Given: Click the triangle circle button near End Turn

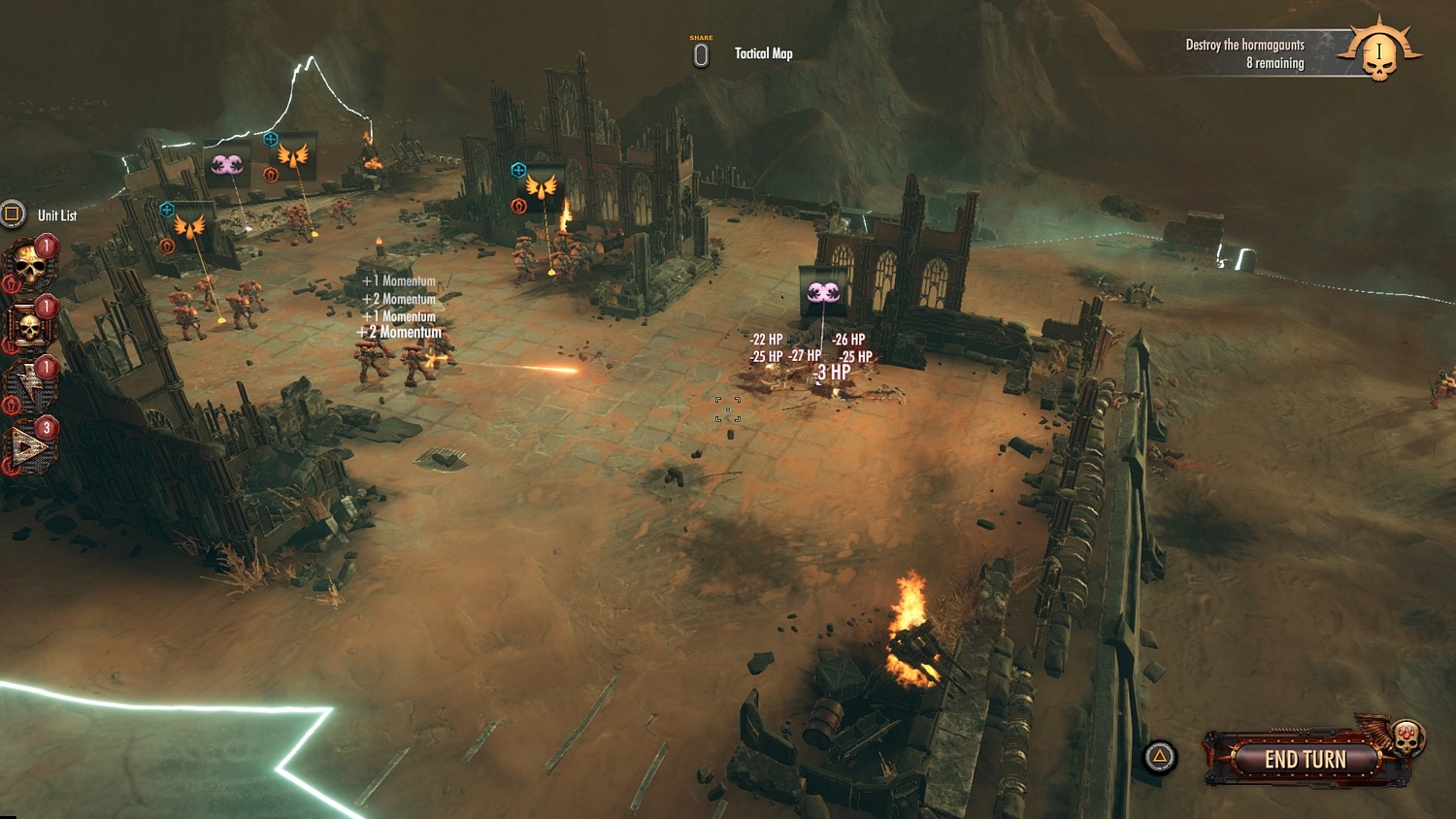Looking at the screenshot, I should pyautogui.click(x=1159, y=754).
